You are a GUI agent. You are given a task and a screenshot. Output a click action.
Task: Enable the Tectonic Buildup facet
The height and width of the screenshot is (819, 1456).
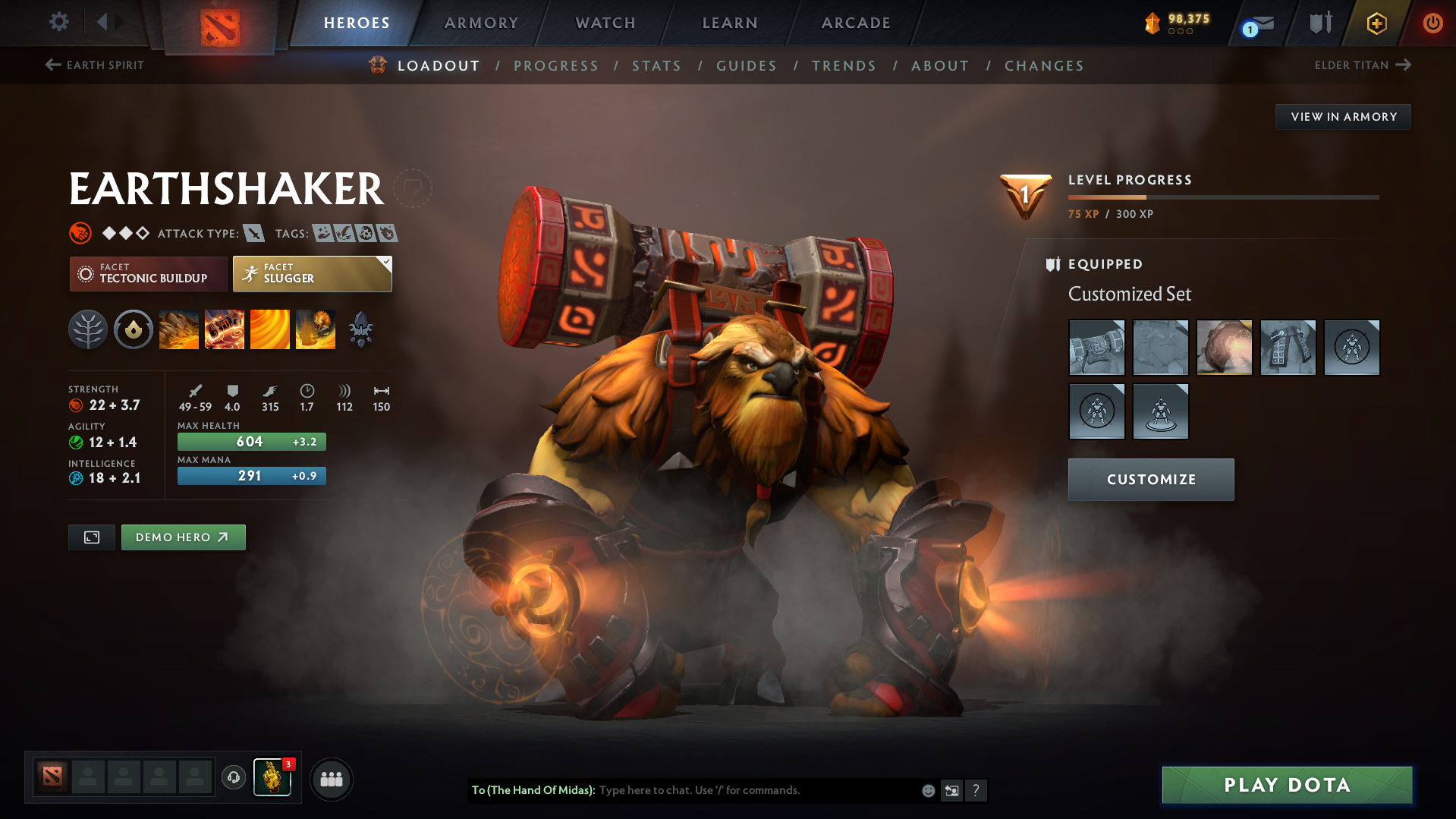[x=148, y=273]
